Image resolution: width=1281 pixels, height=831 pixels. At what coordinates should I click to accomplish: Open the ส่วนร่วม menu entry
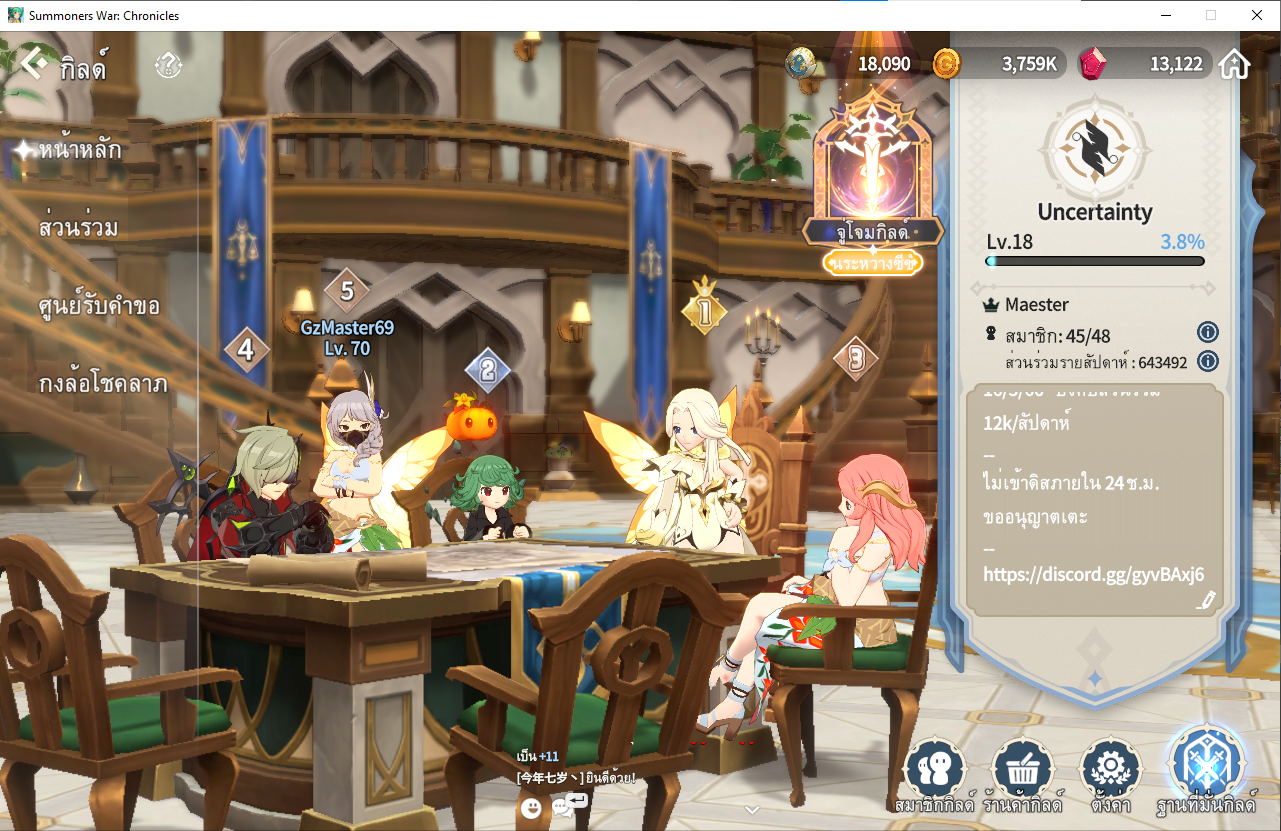[x=79, y=228]
